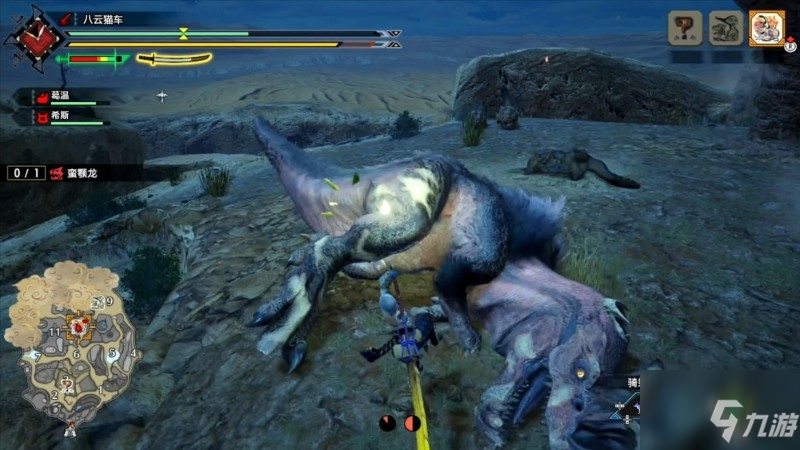Click the camp tent marker below the minimap

pos(70,428)
